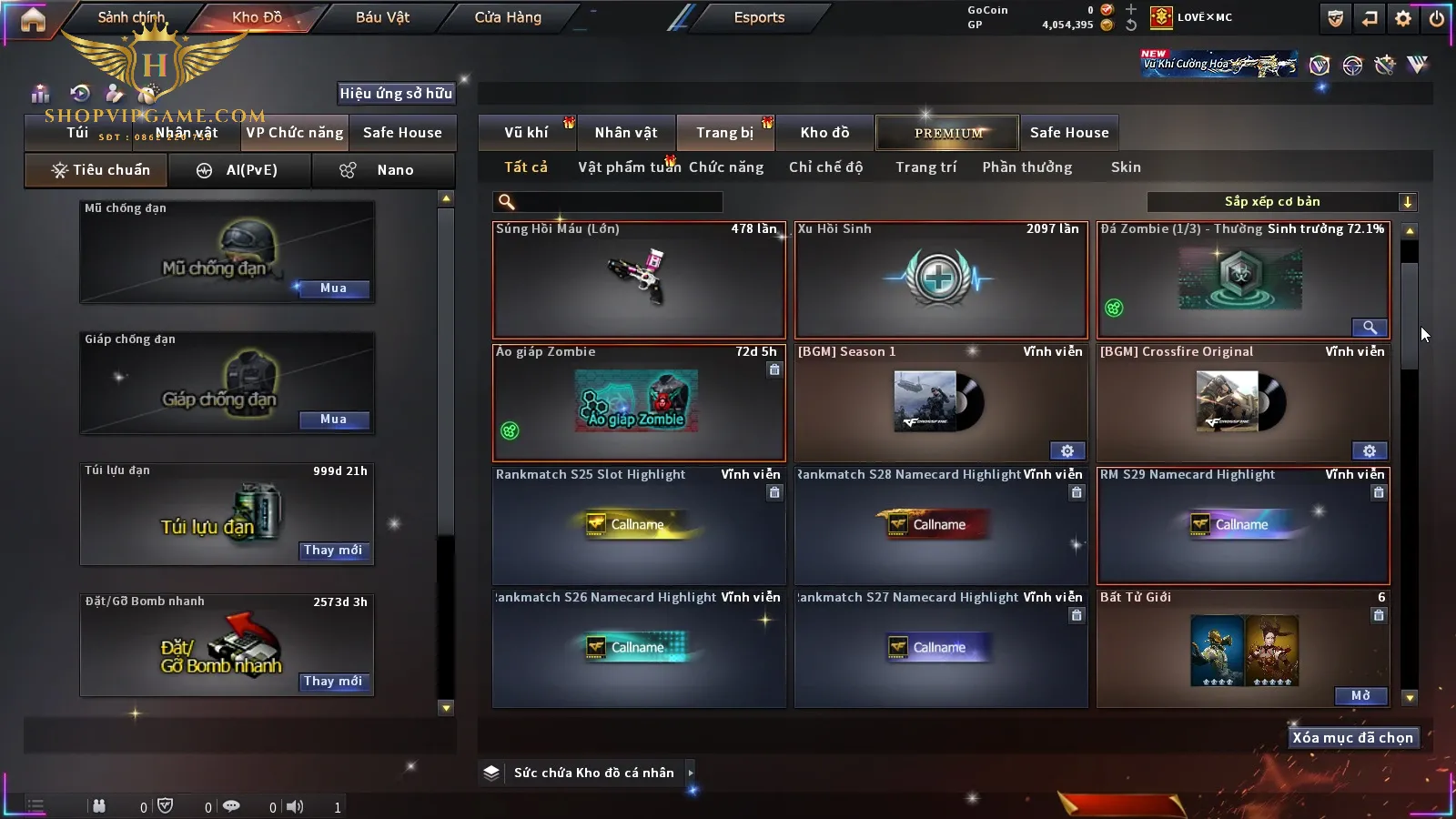Viewport: 1456px width, 819px height.
Task: Open the Cửa Hàng shop menu
Action: point(508,17)
